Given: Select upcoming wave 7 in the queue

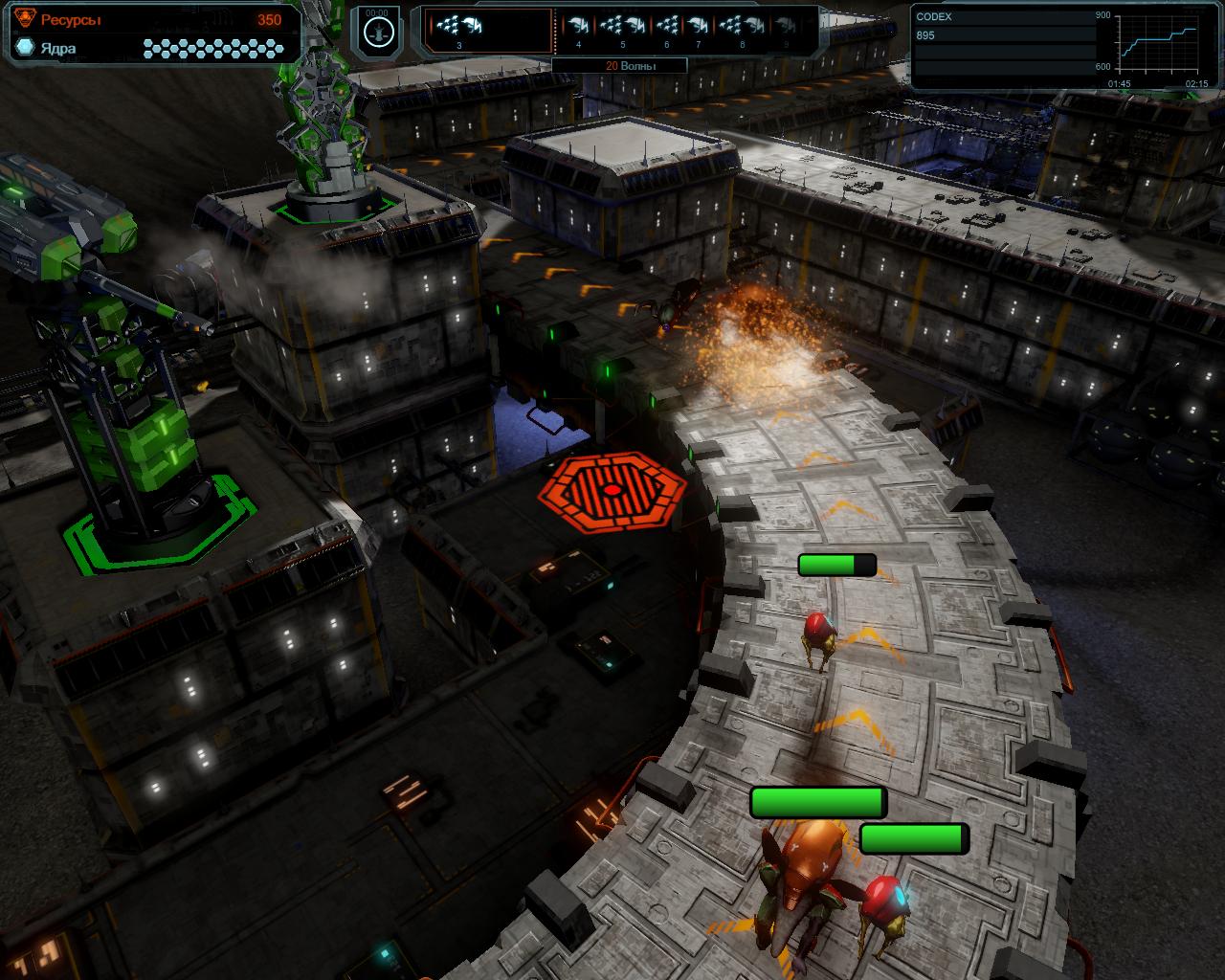Looking at the screenshot, I should point(699,30).
